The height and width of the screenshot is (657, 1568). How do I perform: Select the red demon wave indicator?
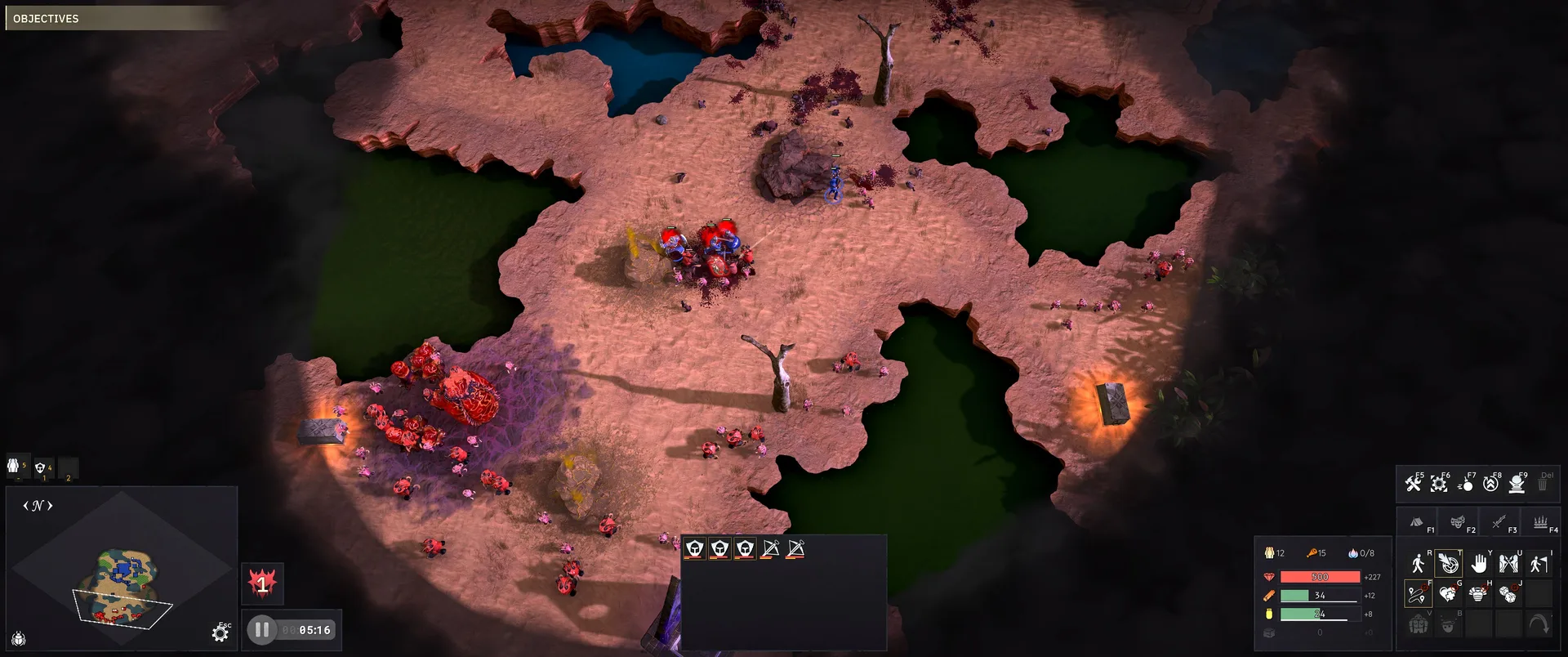click(x=262, y=583)
